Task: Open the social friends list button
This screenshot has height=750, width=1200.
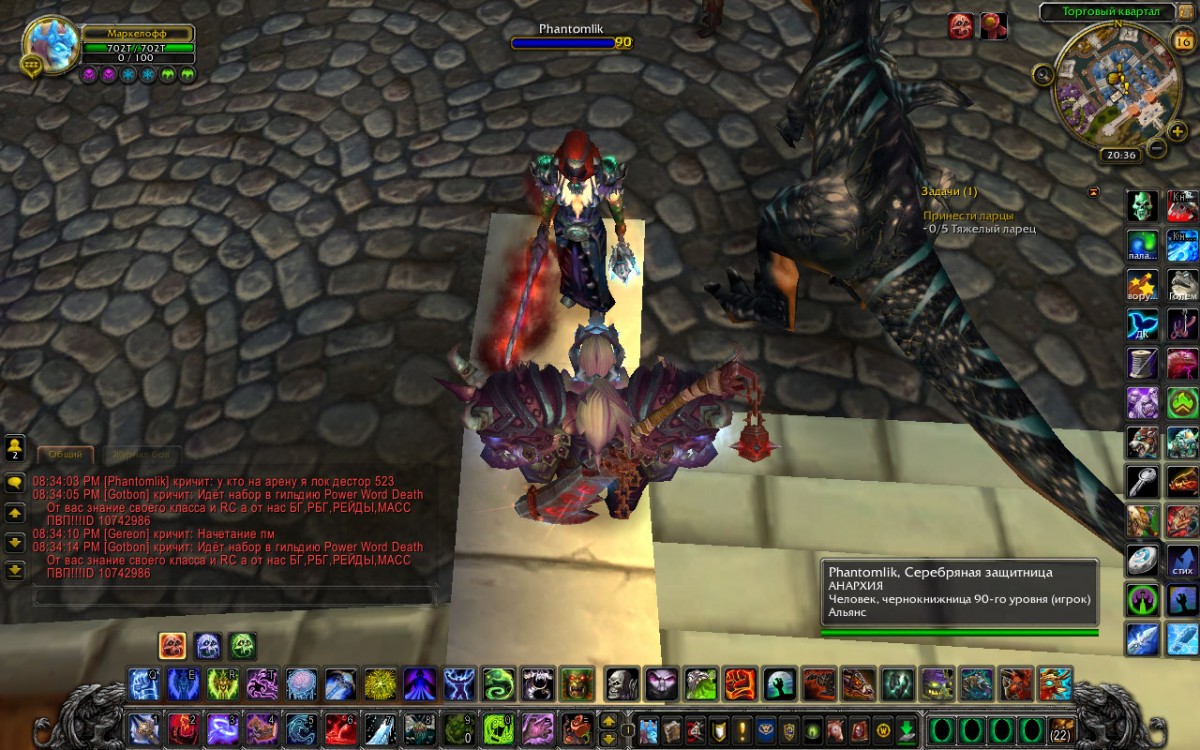Action: [15, 446]
